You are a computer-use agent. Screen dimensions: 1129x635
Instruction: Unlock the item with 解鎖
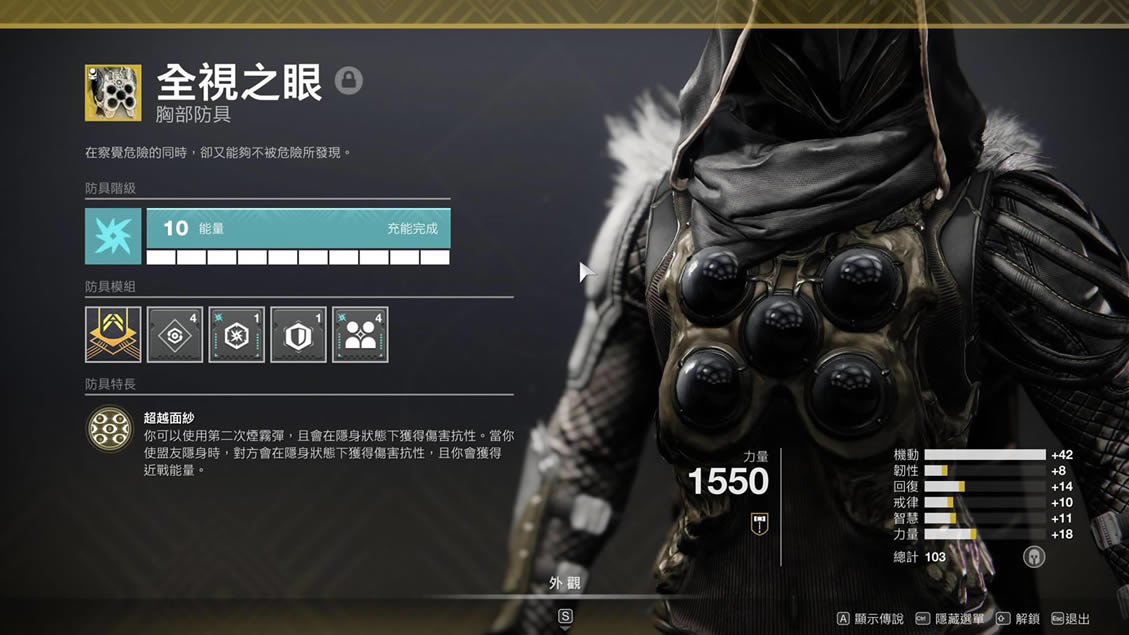1020,619
